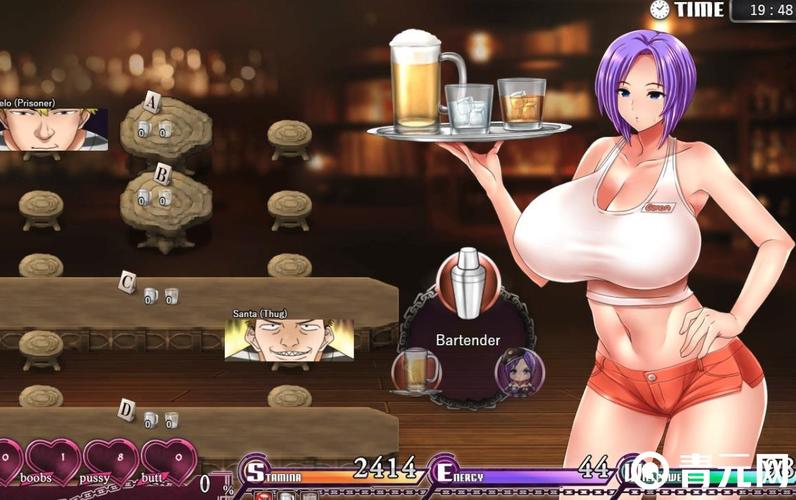Select table marker A
This screenshot has width=796, height=500.
[x=153, y=100]
